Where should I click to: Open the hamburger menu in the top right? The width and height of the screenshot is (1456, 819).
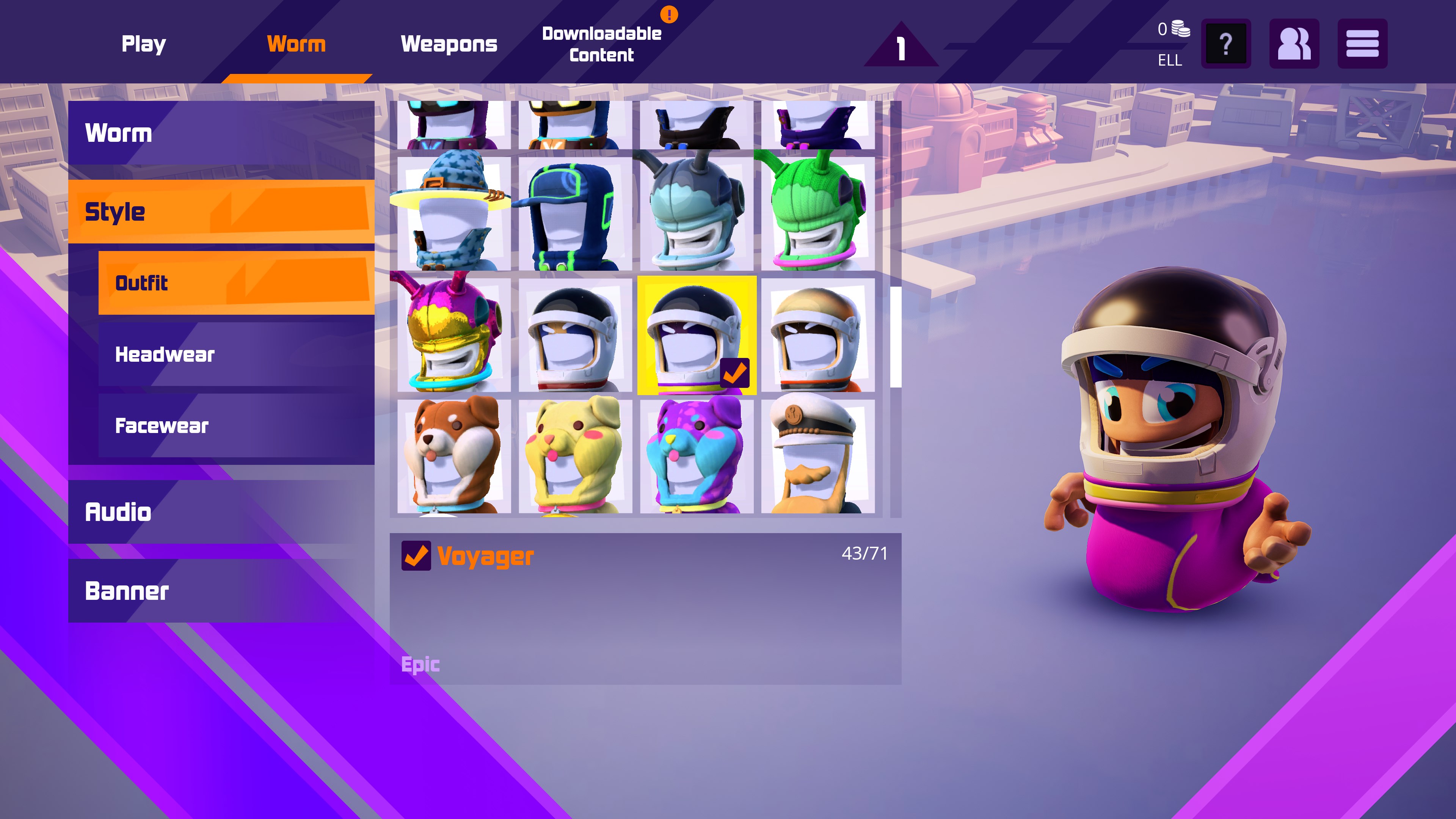pos(1363,44)
